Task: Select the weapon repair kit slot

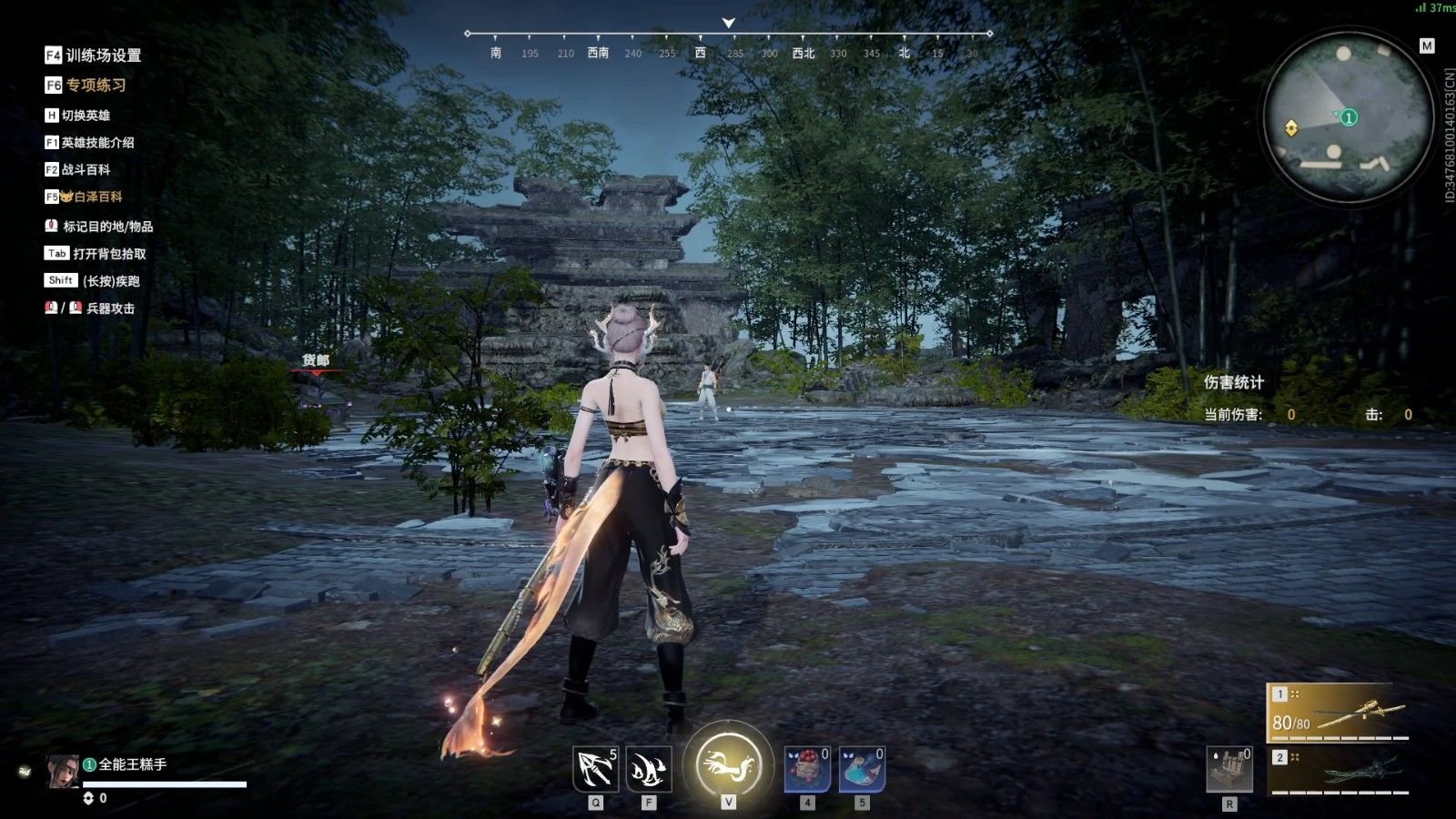Action: (x=1229, y=769)
